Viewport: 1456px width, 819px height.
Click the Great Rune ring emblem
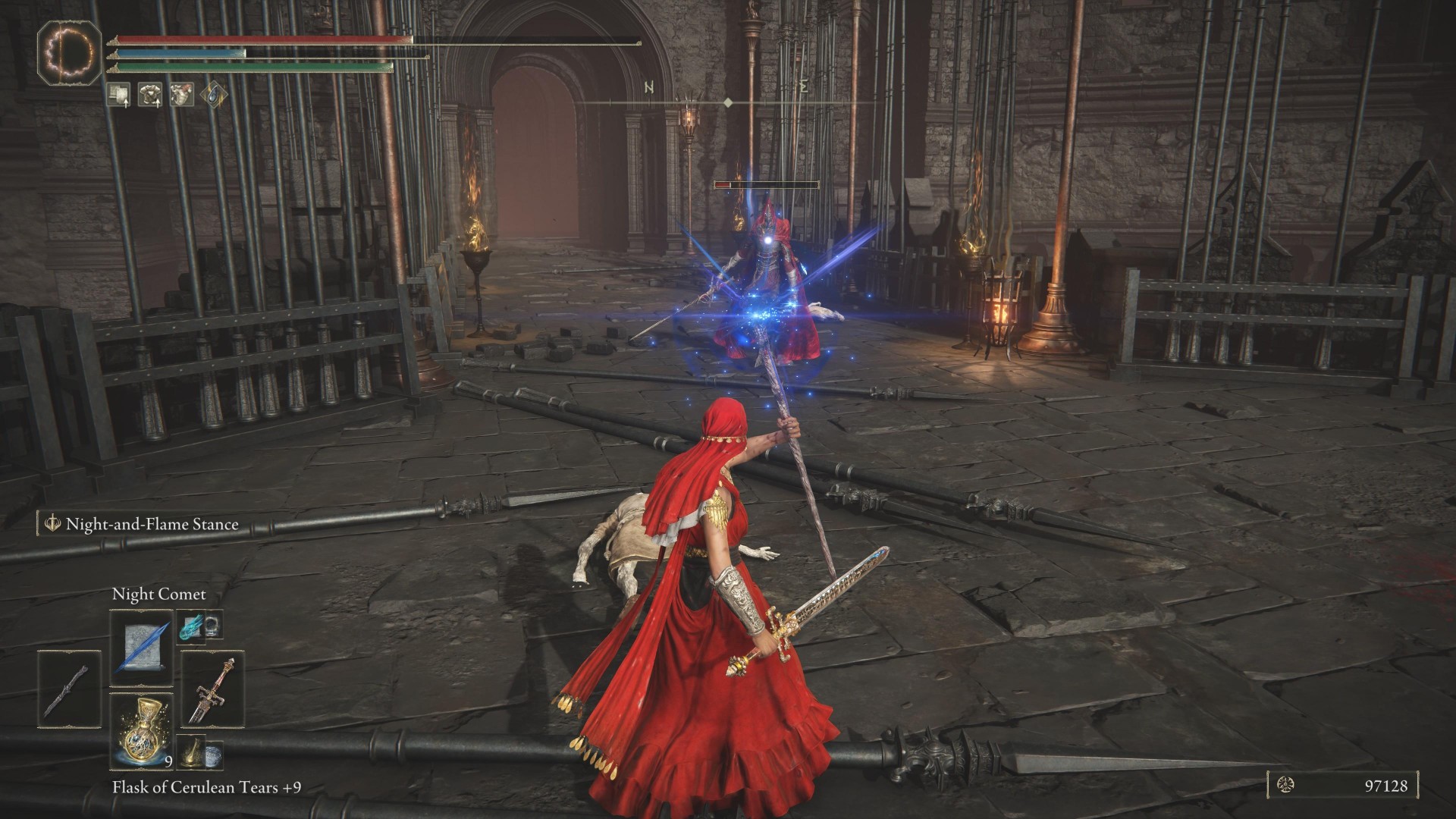[70, 52]
